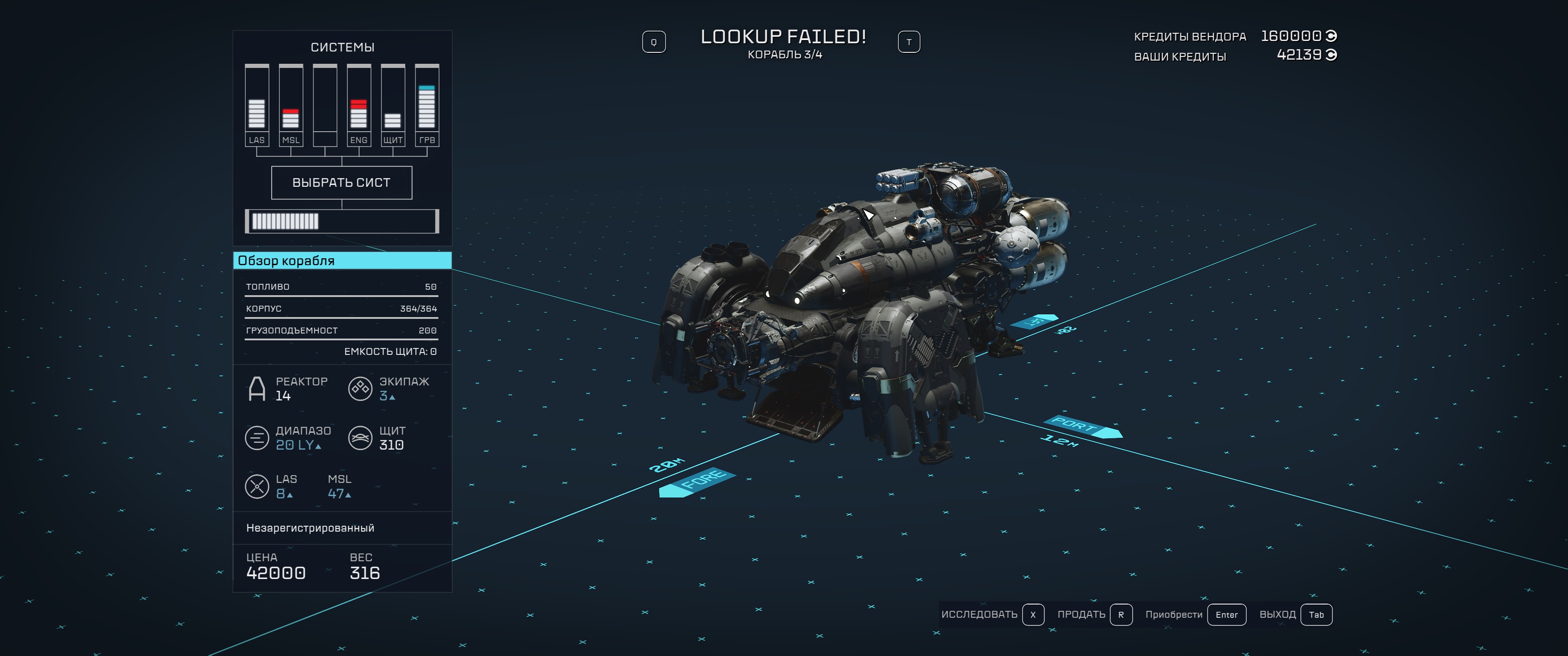The image size is (1568, 656).
Task: Leave the vendor screen via ВЫХОД
Action: click(x=1295, y=615)
